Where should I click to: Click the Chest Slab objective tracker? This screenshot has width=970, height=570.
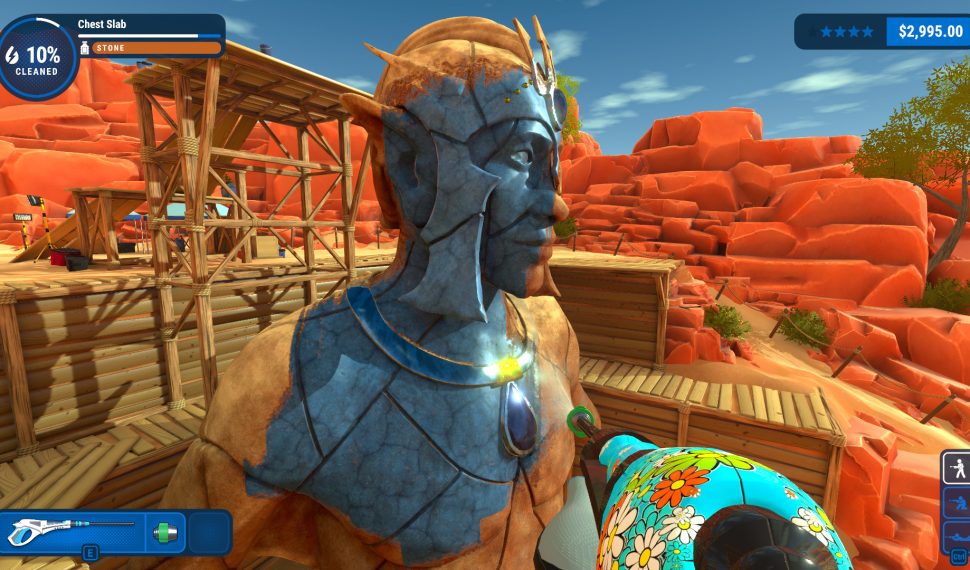(148, 36)
